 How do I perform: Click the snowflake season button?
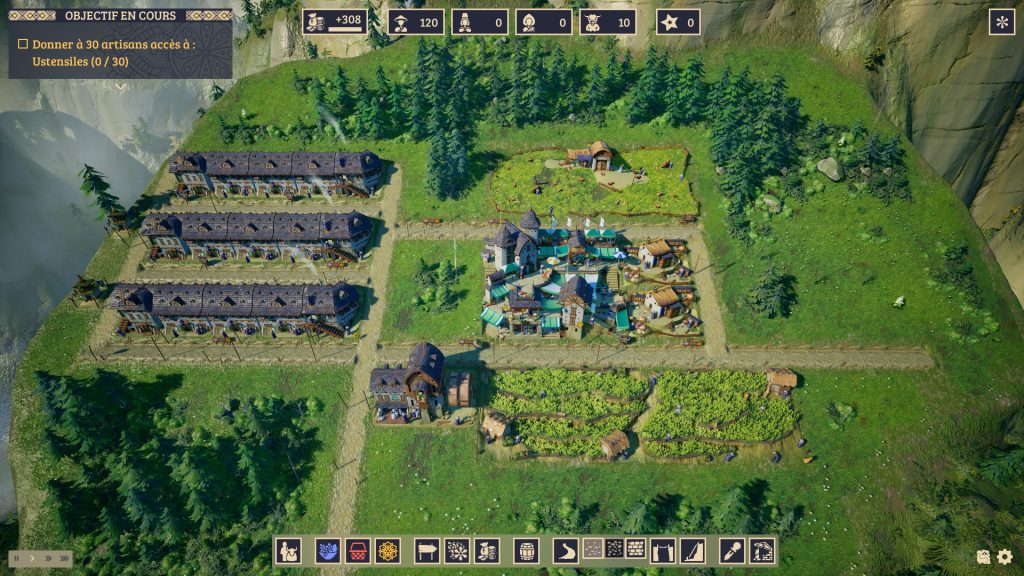1001,22
